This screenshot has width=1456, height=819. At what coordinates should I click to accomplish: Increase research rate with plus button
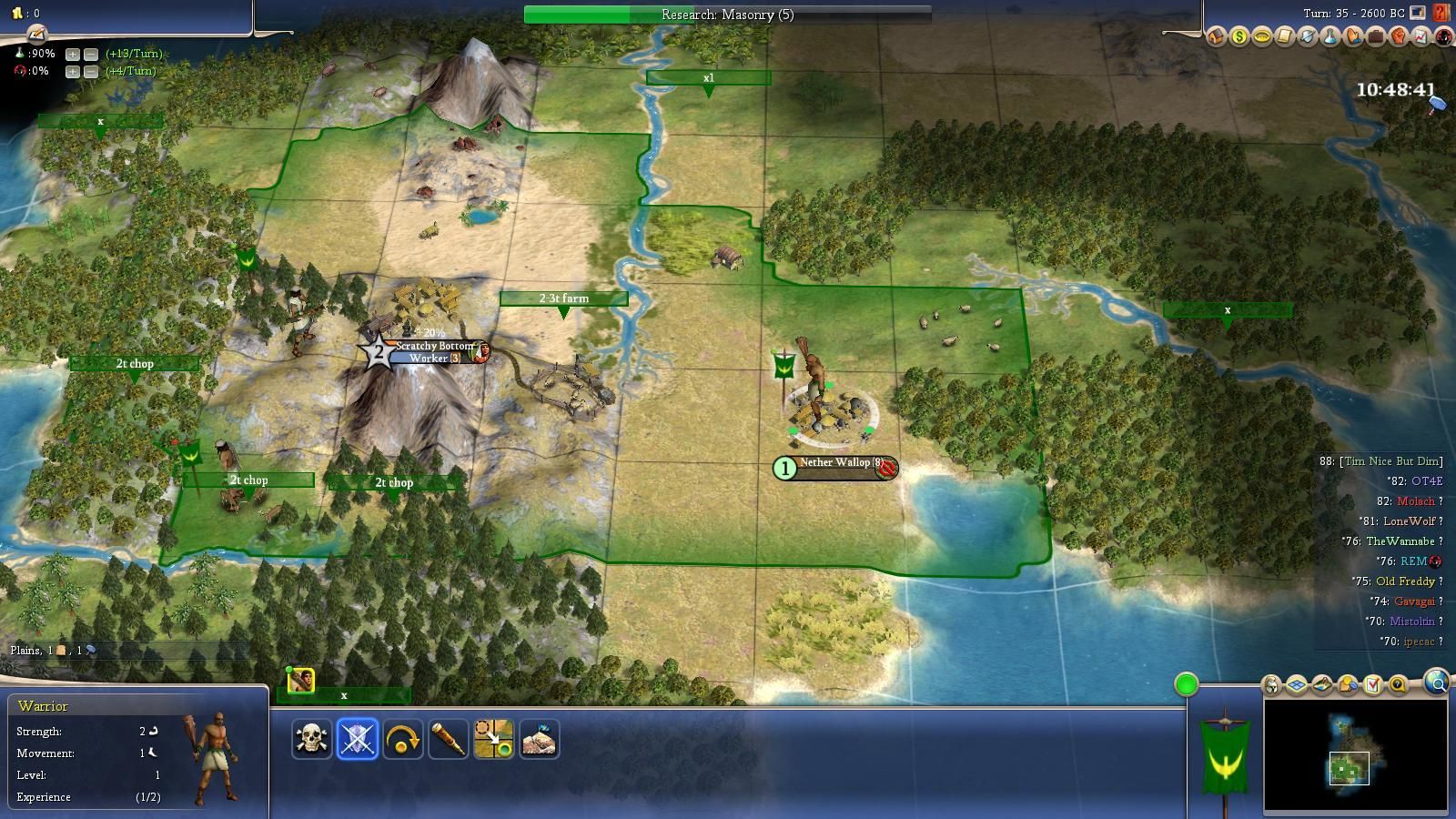click(x=73, y=54)
